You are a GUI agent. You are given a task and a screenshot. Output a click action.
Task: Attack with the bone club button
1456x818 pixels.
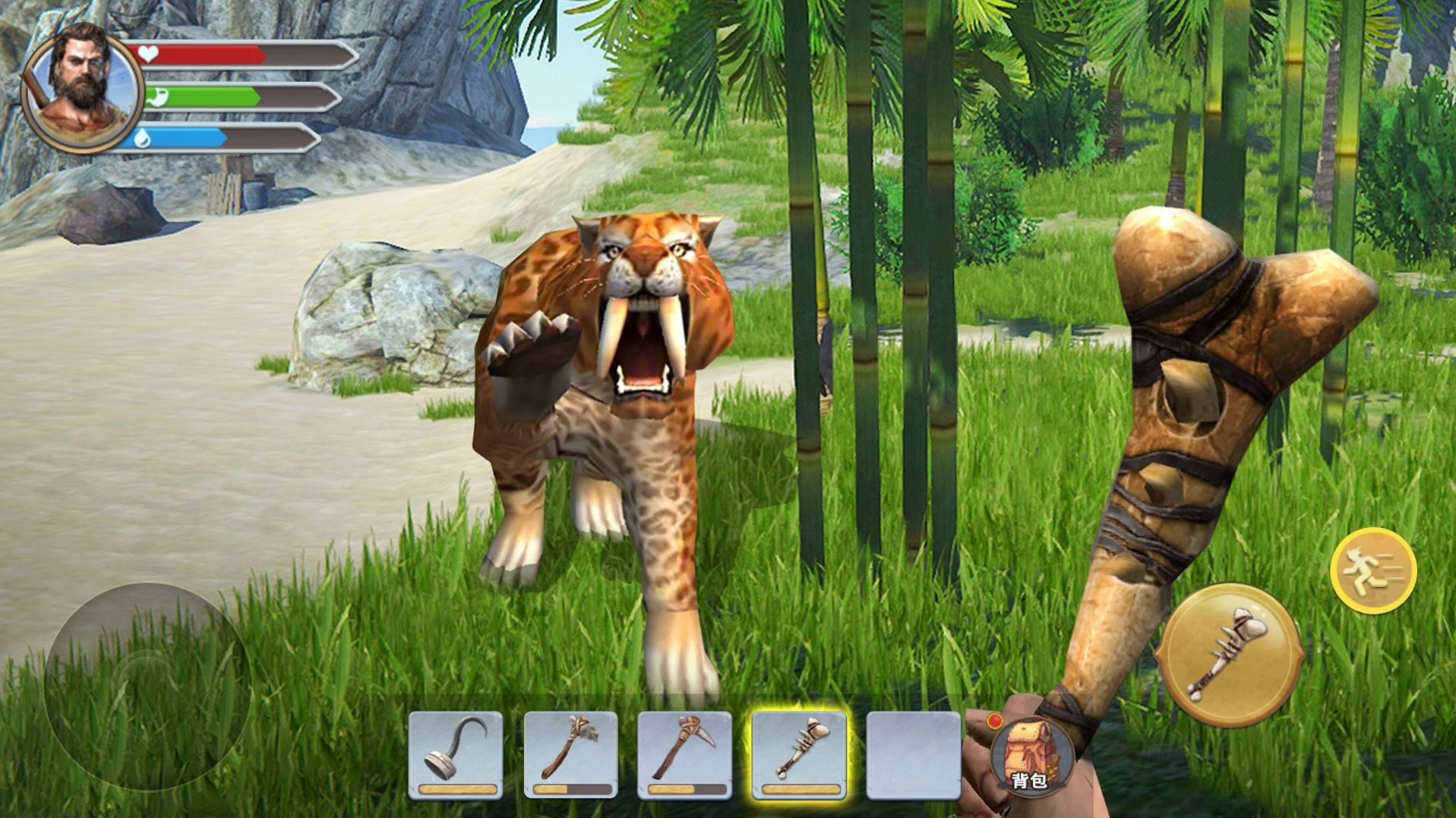coord(1228,655)
